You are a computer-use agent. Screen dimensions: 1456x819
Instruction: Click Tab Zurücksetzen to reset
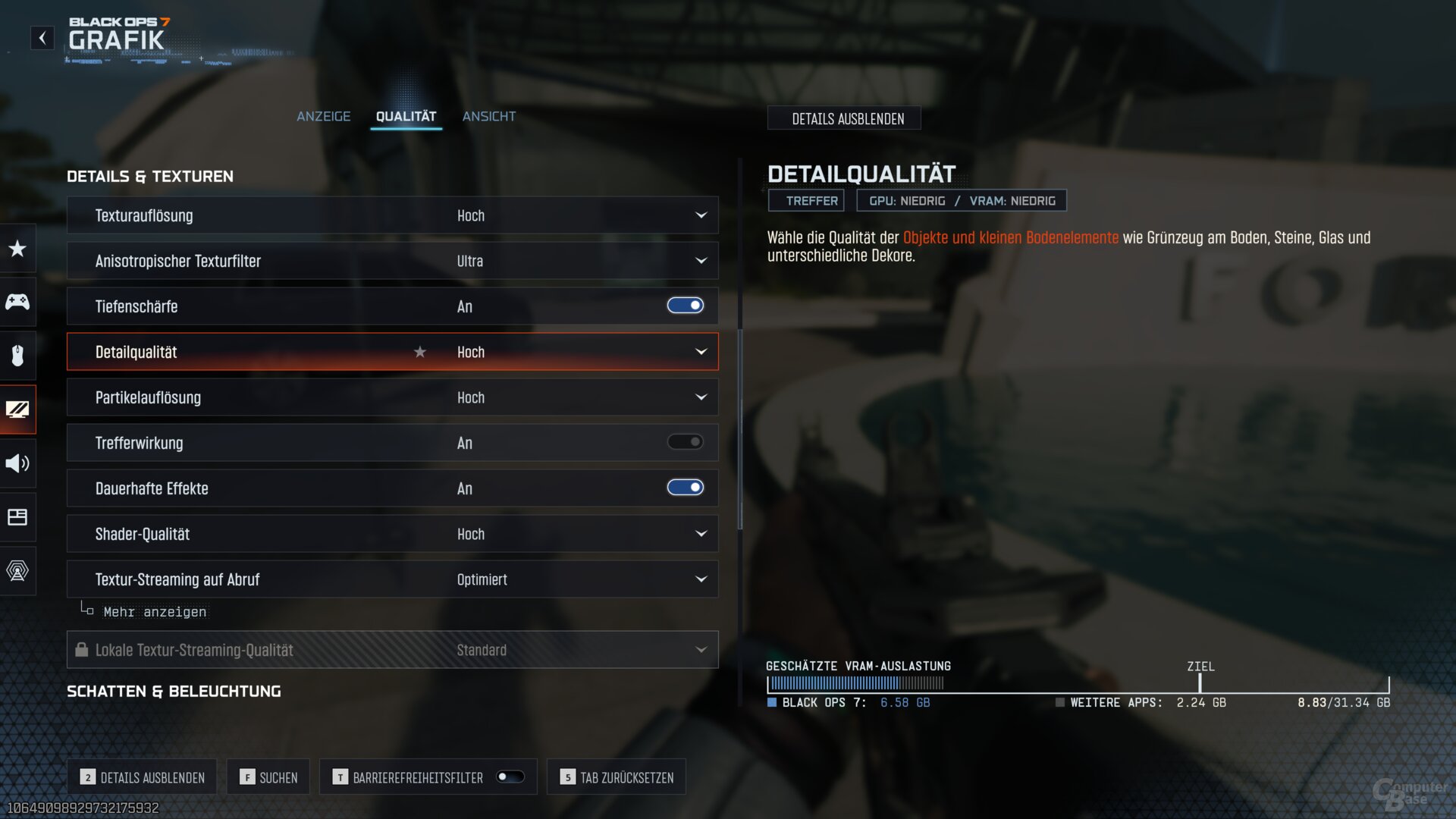click(617, 777)
